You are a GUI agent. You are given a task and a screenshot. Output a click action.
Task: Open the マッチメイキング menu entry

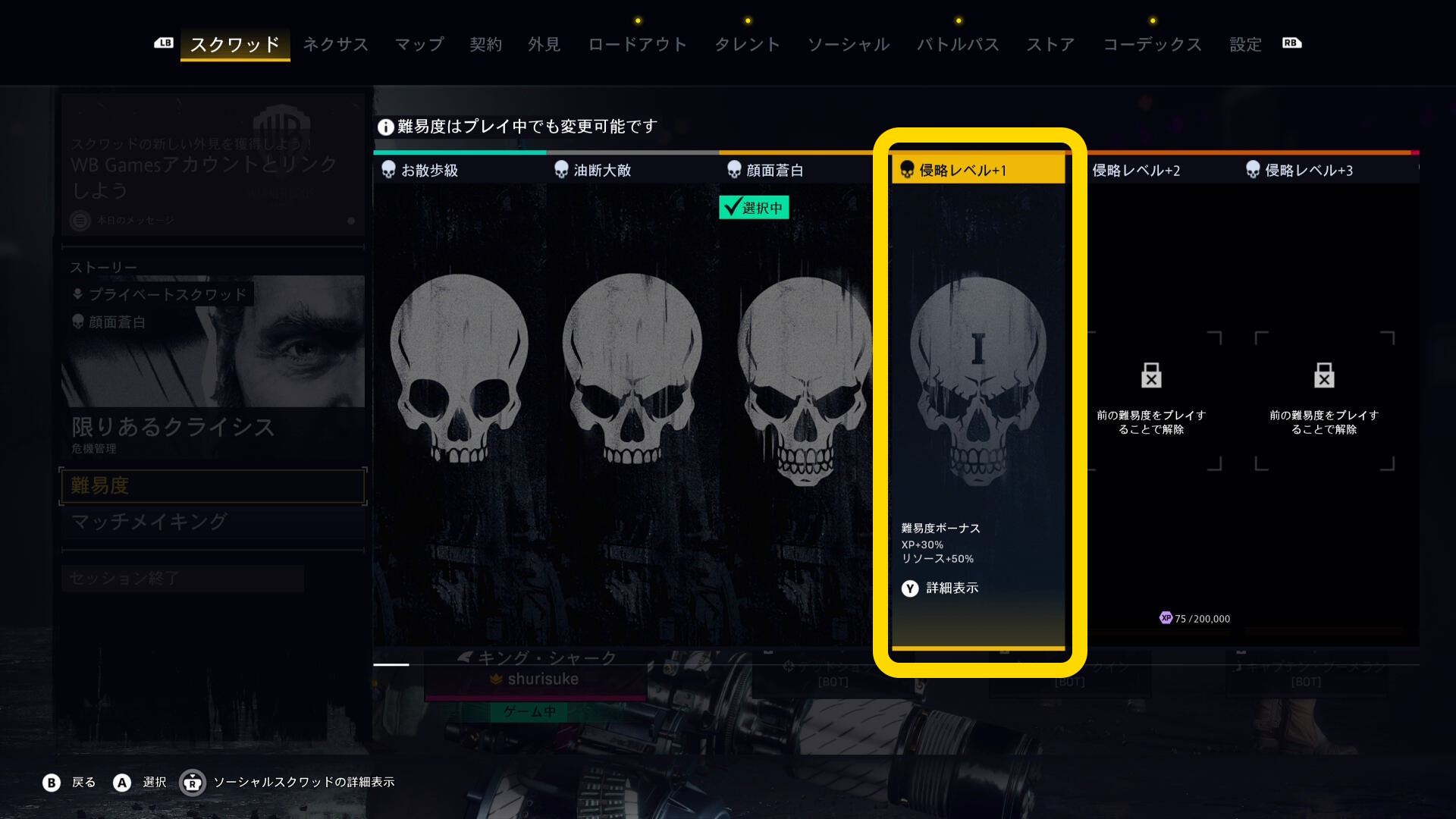click(x=213, y=522)
